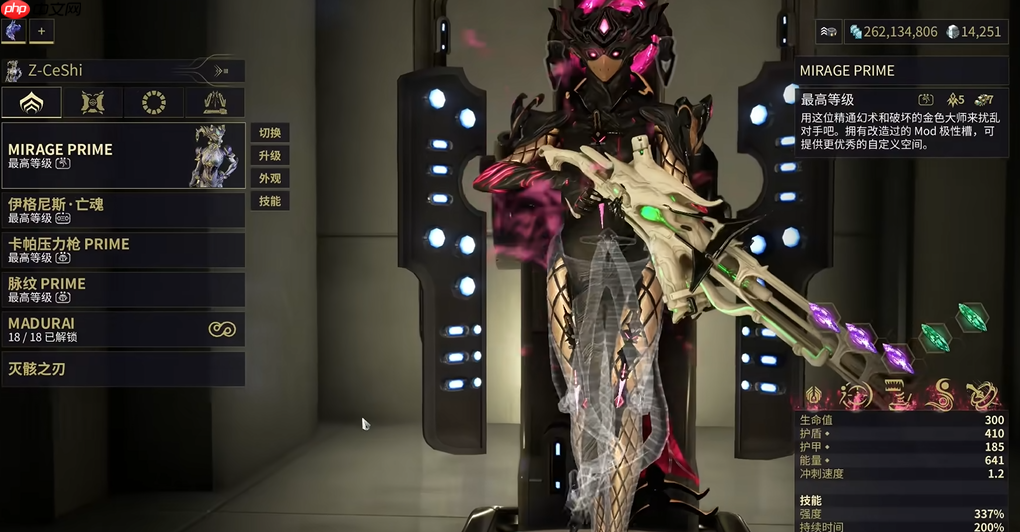Choose the 卡帕压力枪 PRIME weapon row
The height and width of the screenshot is (532, 1020).
coord(123,250)
